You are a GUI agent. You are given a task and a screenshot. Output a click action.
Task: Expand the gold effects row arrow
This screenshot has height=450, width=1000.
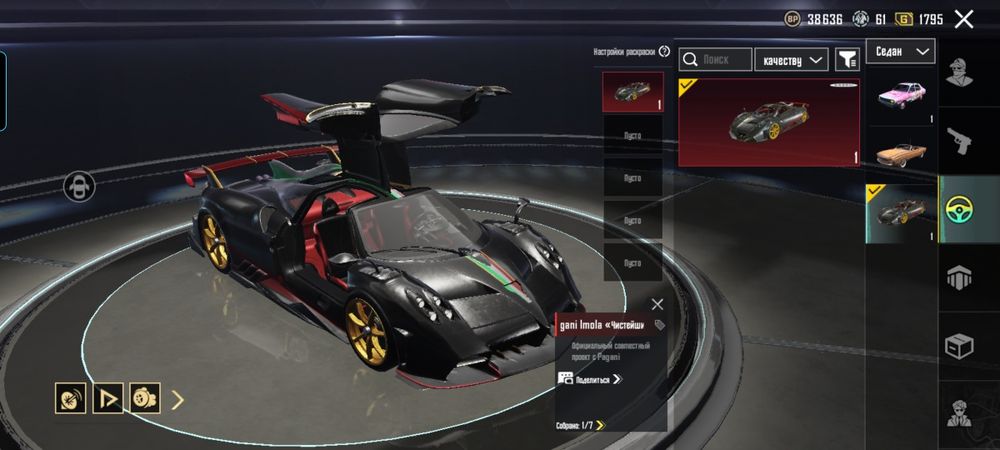pyautogui.click(x=178, y=400)
